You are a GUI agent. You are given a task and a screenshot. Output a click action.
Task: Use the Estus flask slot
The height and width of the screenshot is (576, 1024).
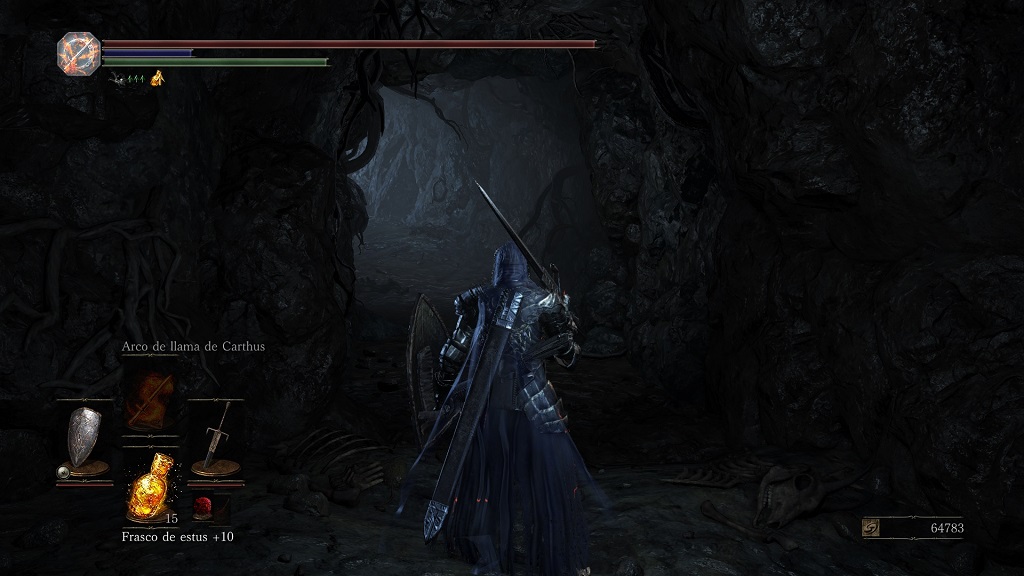[149, 489]
